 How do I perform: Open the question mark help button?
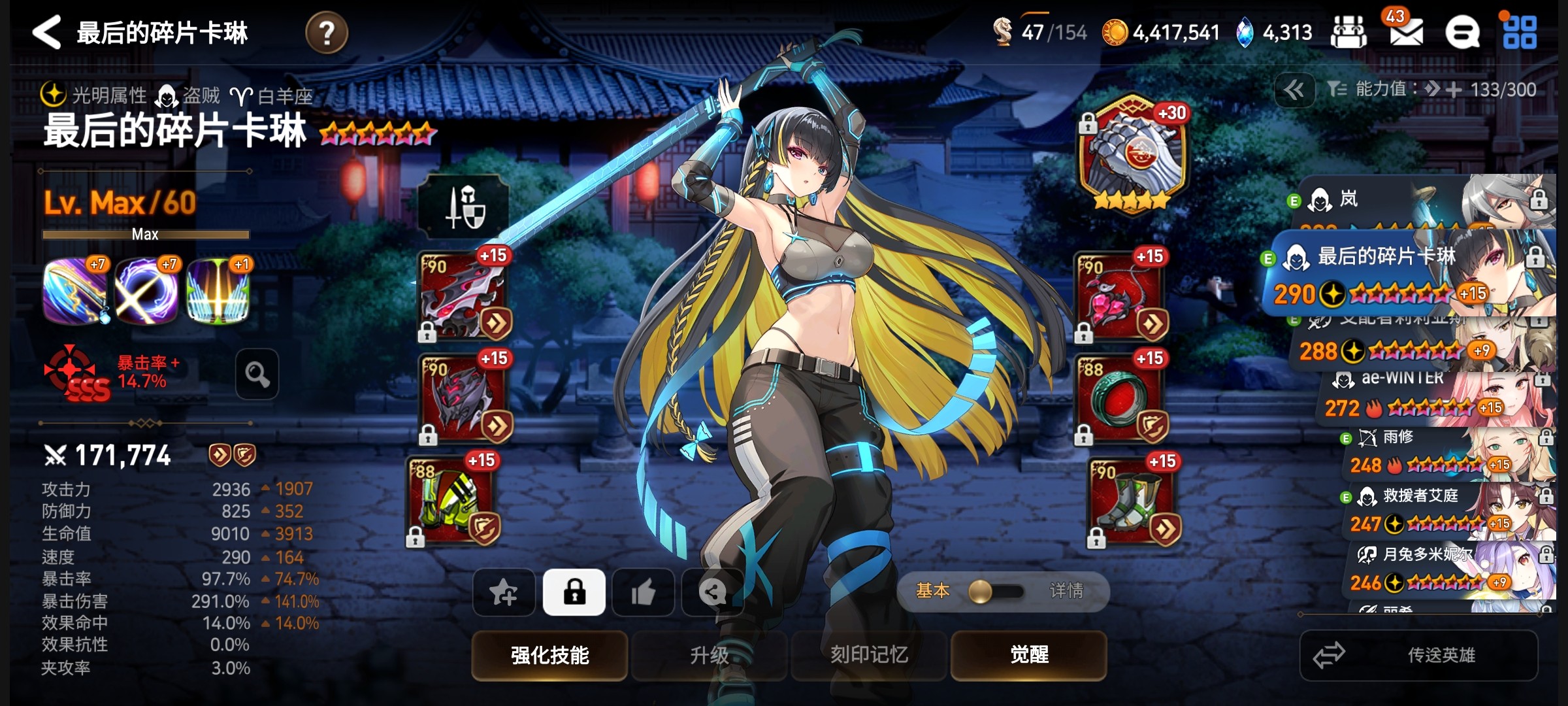pyautogui.click(x=326, y=33)
